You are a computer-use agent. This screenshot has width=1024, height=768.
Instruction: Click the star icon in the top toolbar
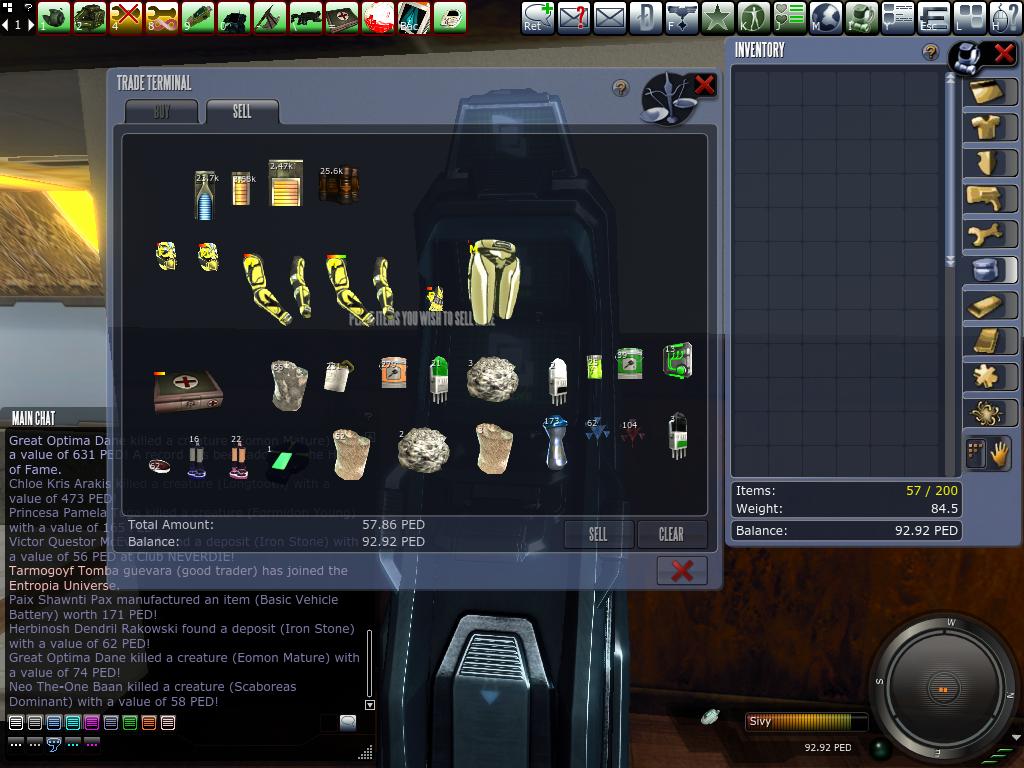[x=717, y=17]
